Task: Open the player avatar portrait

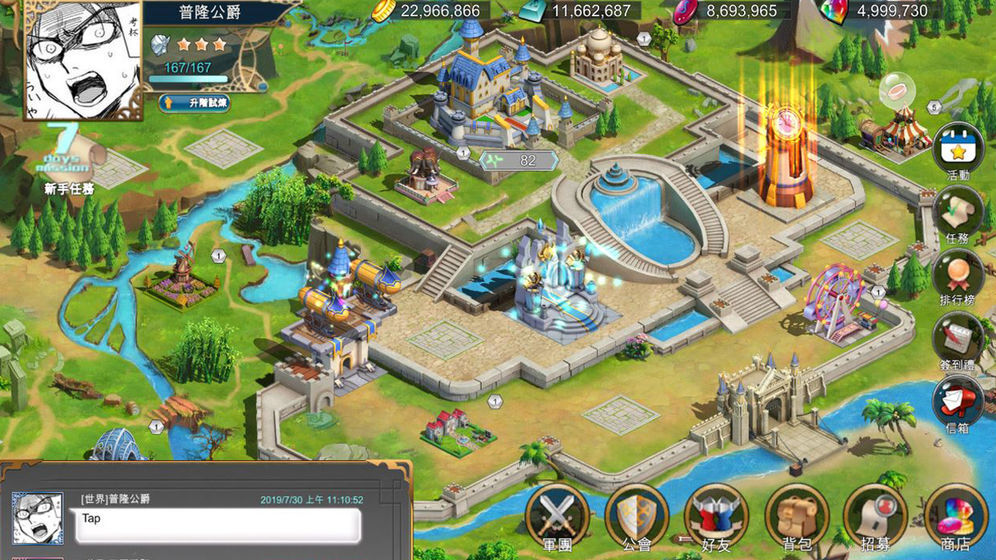Action: point(83,58)
